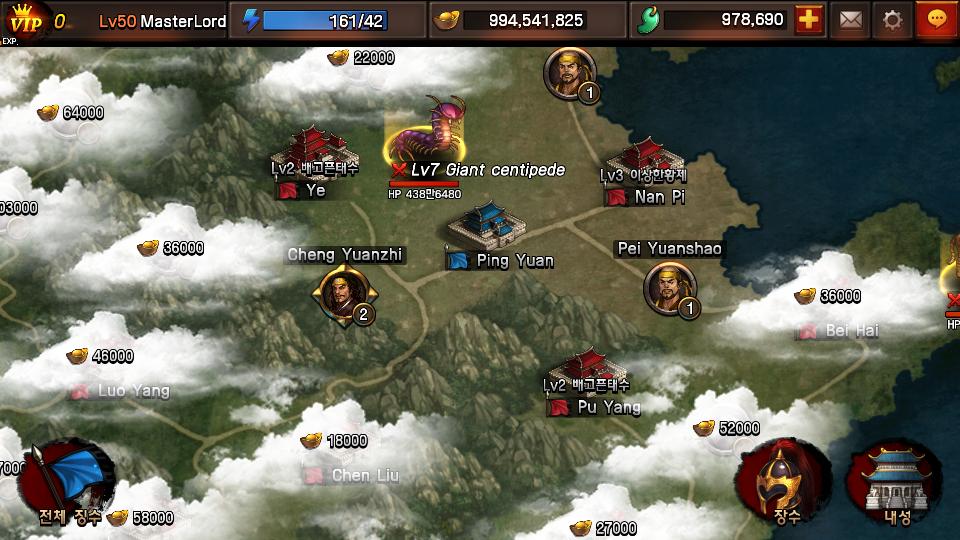960x540 pixels.
Task: Open the mail envelope inbox
Action: pos(850,20)
